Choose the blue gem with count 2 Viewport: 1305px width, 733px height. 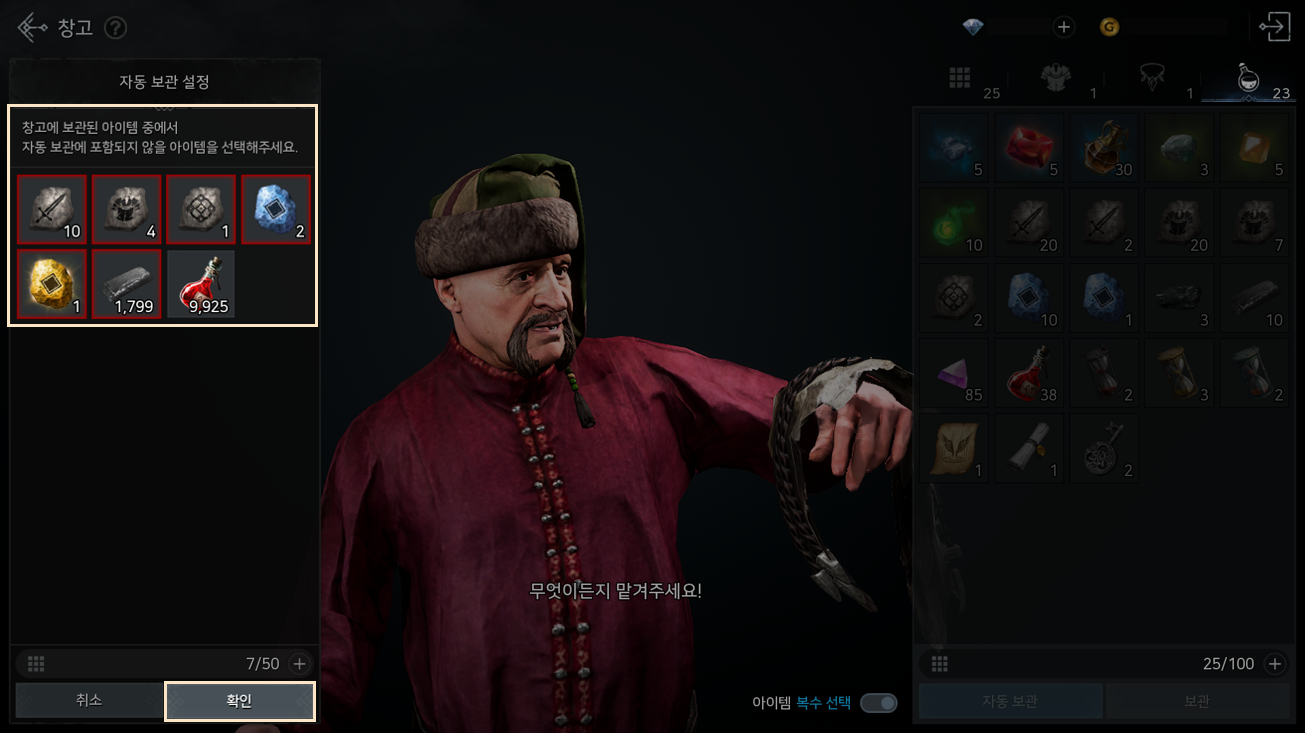(x=276, y=210)
